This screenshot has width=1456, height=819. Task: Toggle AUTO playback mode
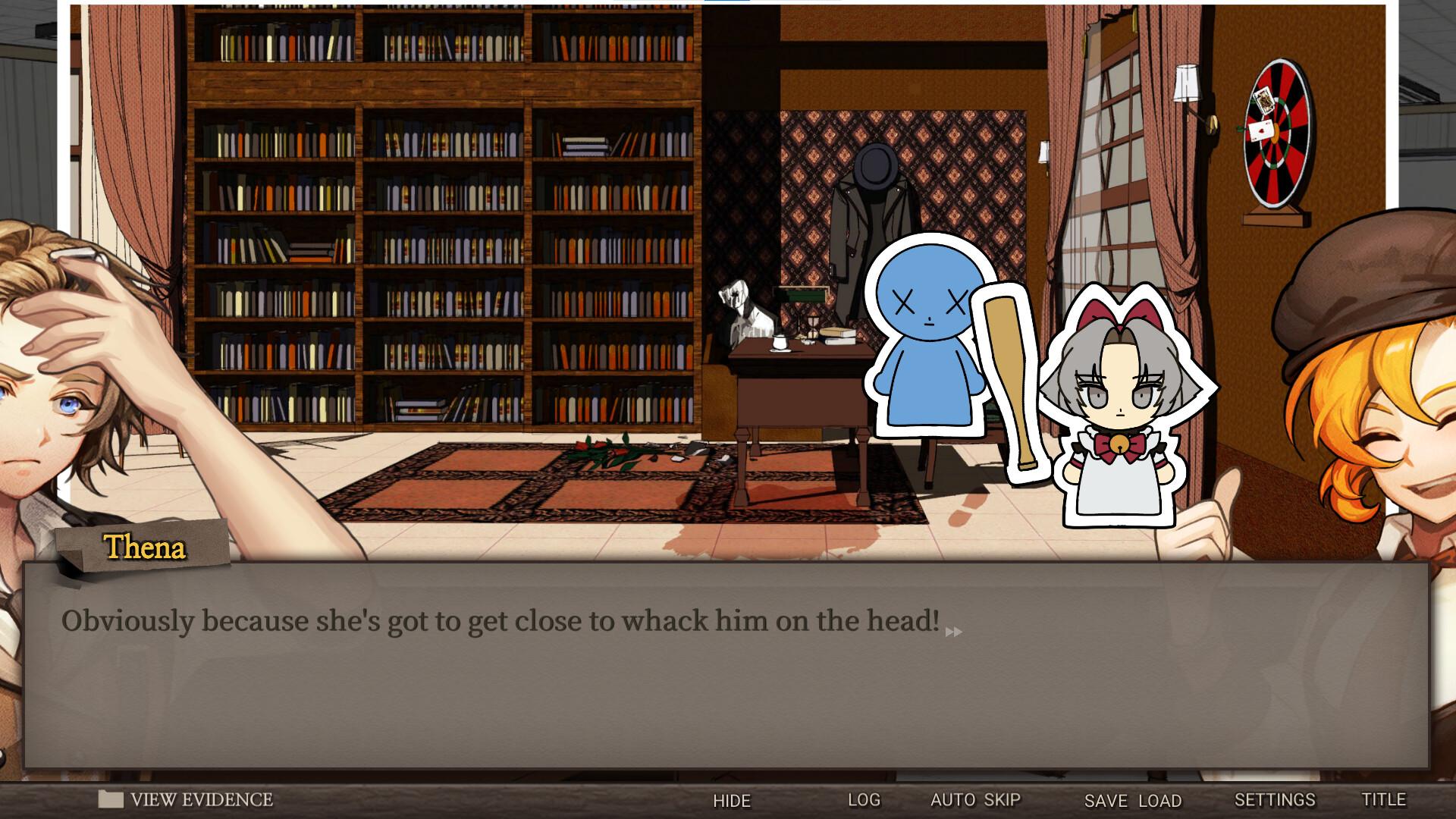951,800
